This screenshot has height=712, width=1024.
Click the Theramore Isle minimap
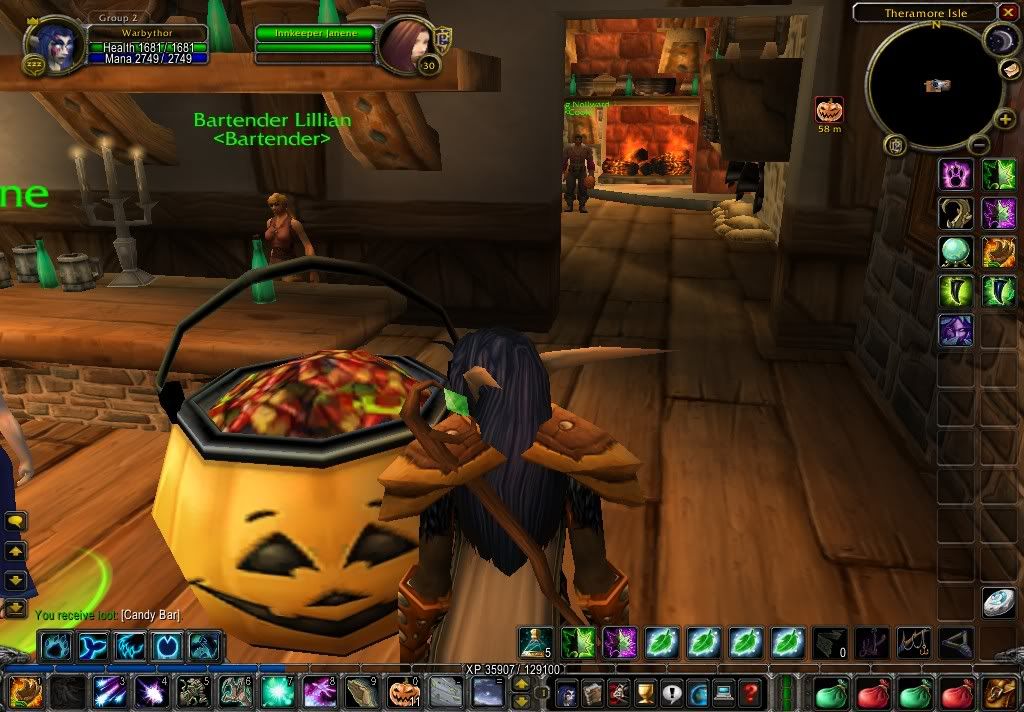(935, 85)
